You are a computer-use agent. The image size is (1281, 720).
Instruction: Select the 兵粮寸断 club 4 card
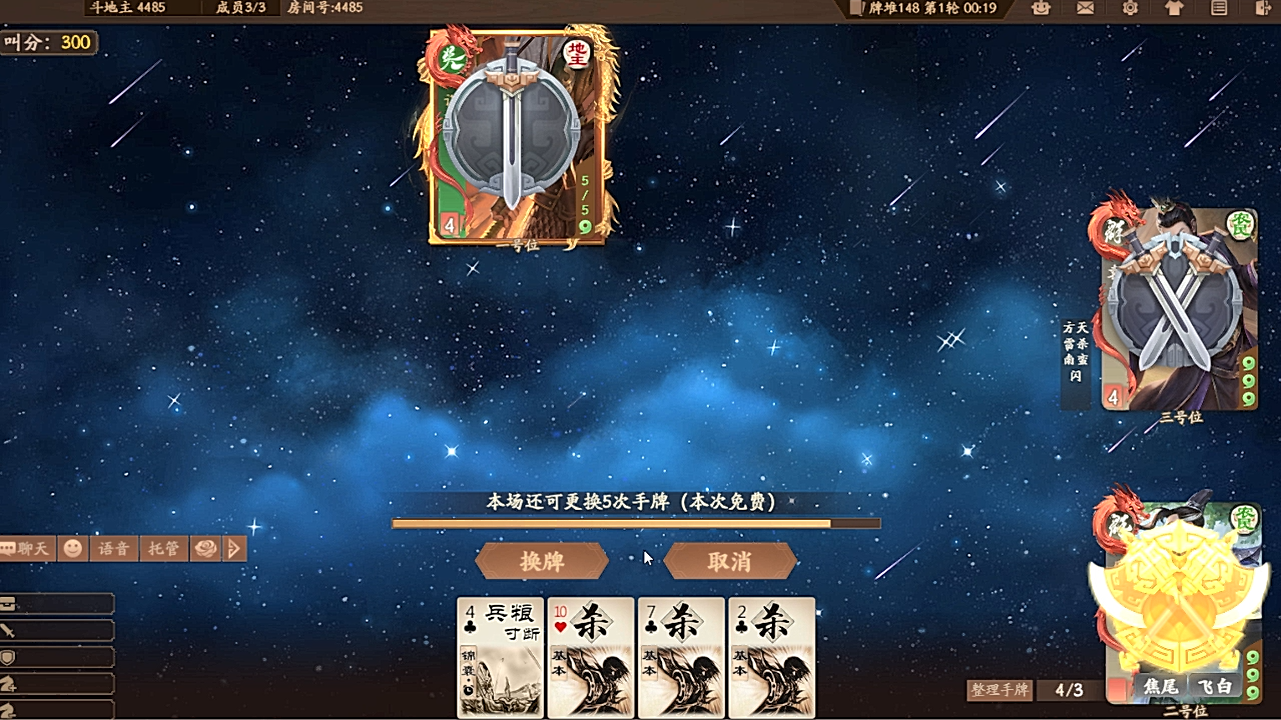500,657
